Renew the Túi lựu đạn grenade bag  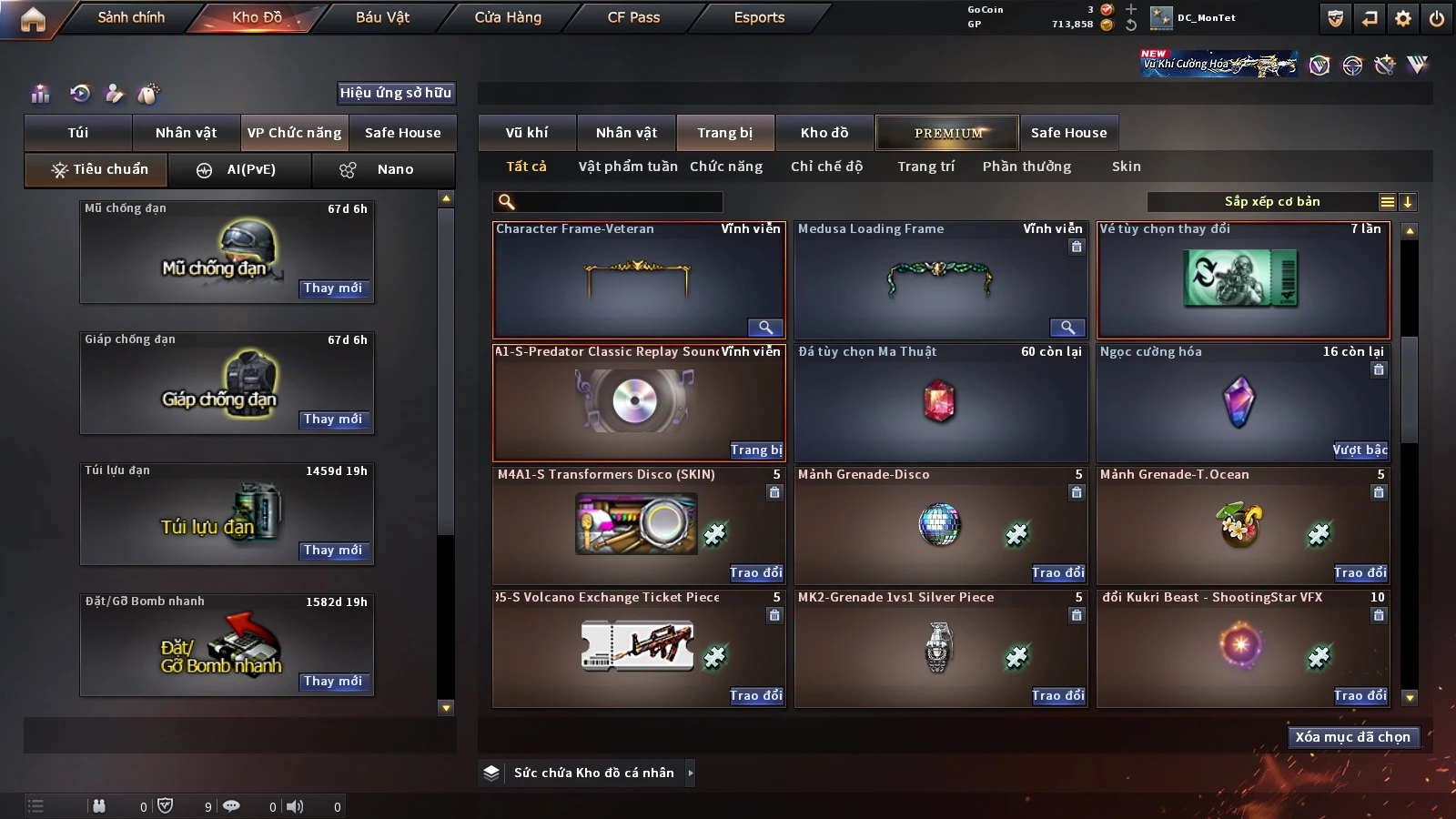click(333, 551)
